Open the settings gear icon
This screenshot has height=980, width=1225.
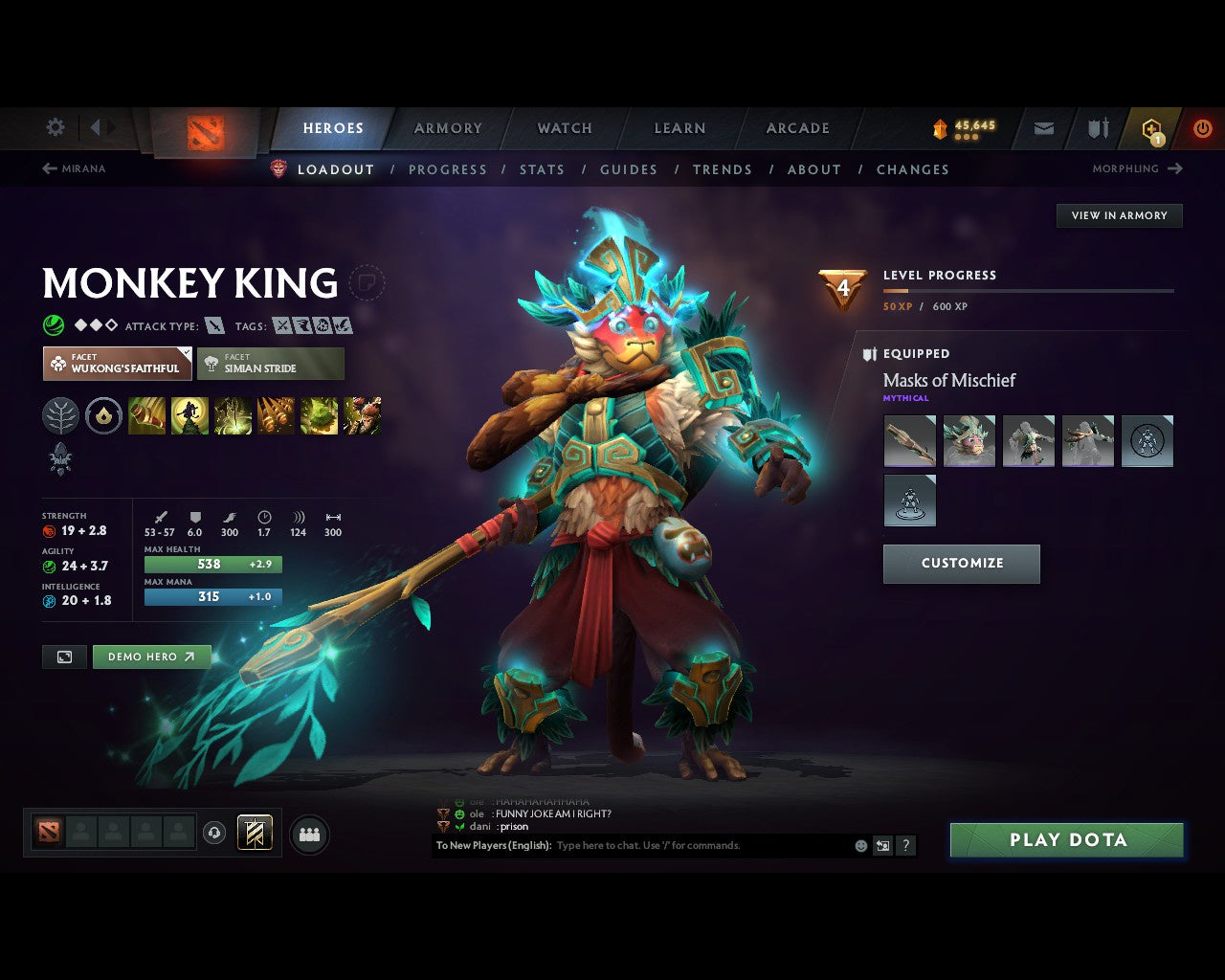pos(55,126)
